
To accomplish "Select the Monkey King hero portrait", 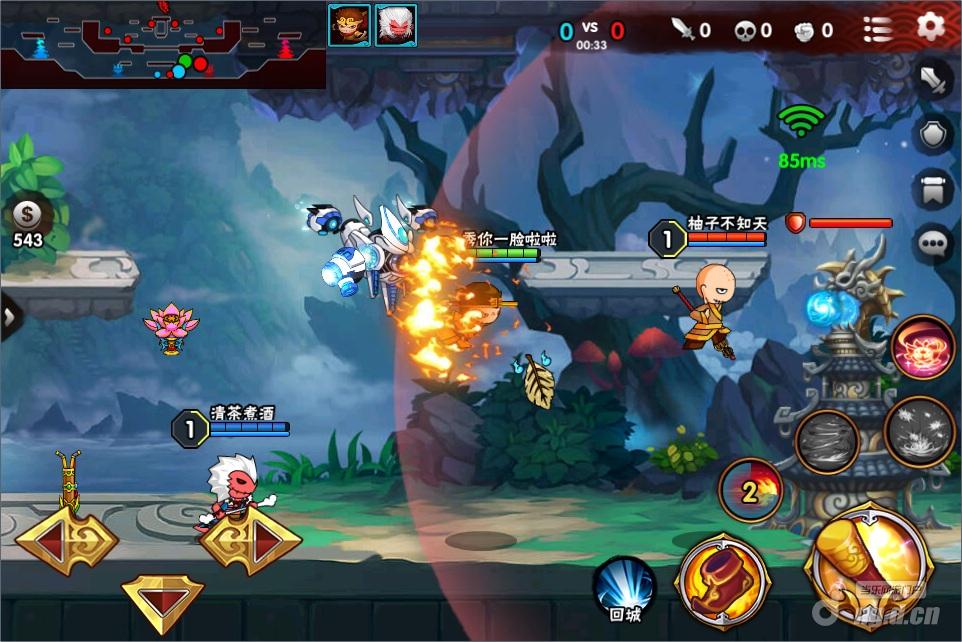I will coord(349,25).
